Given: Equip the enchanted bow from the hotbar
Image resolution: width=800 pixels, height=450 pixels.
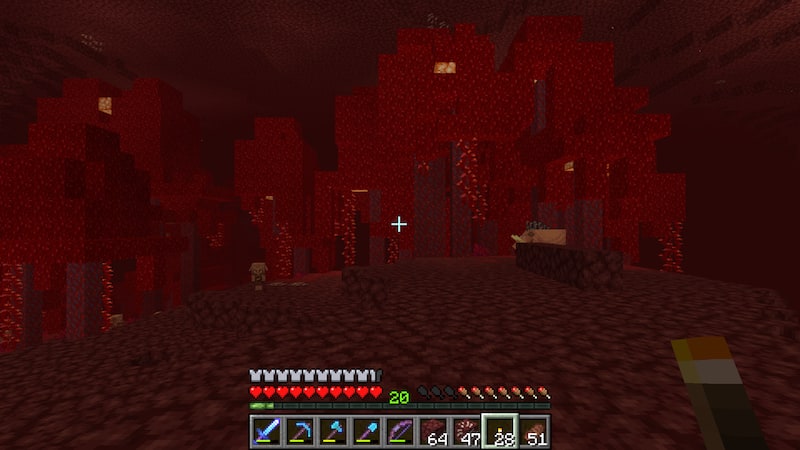Looking at the screenshot, I should [400, 432].
